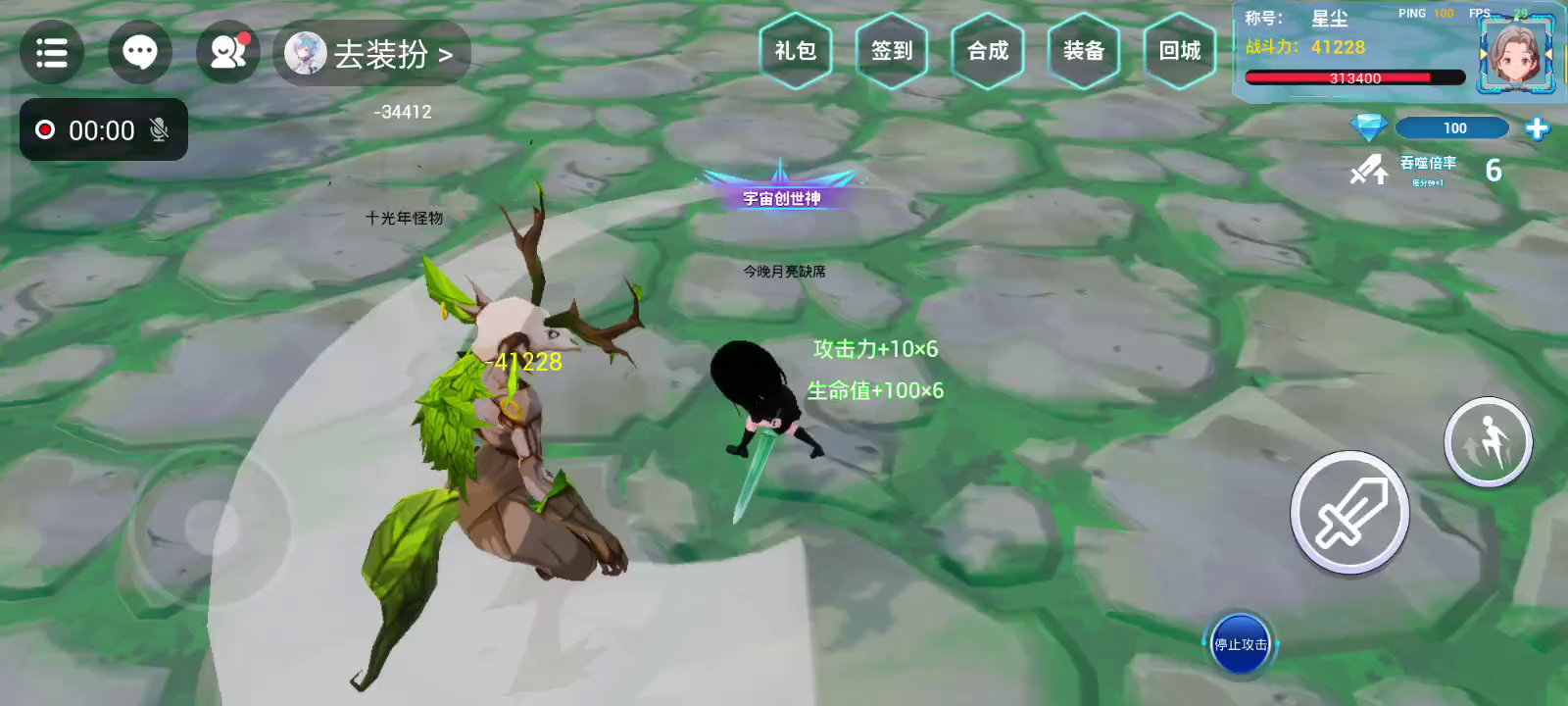Open the 合成 synthesis hexagon
The image size is (1568, 706).
988,51
